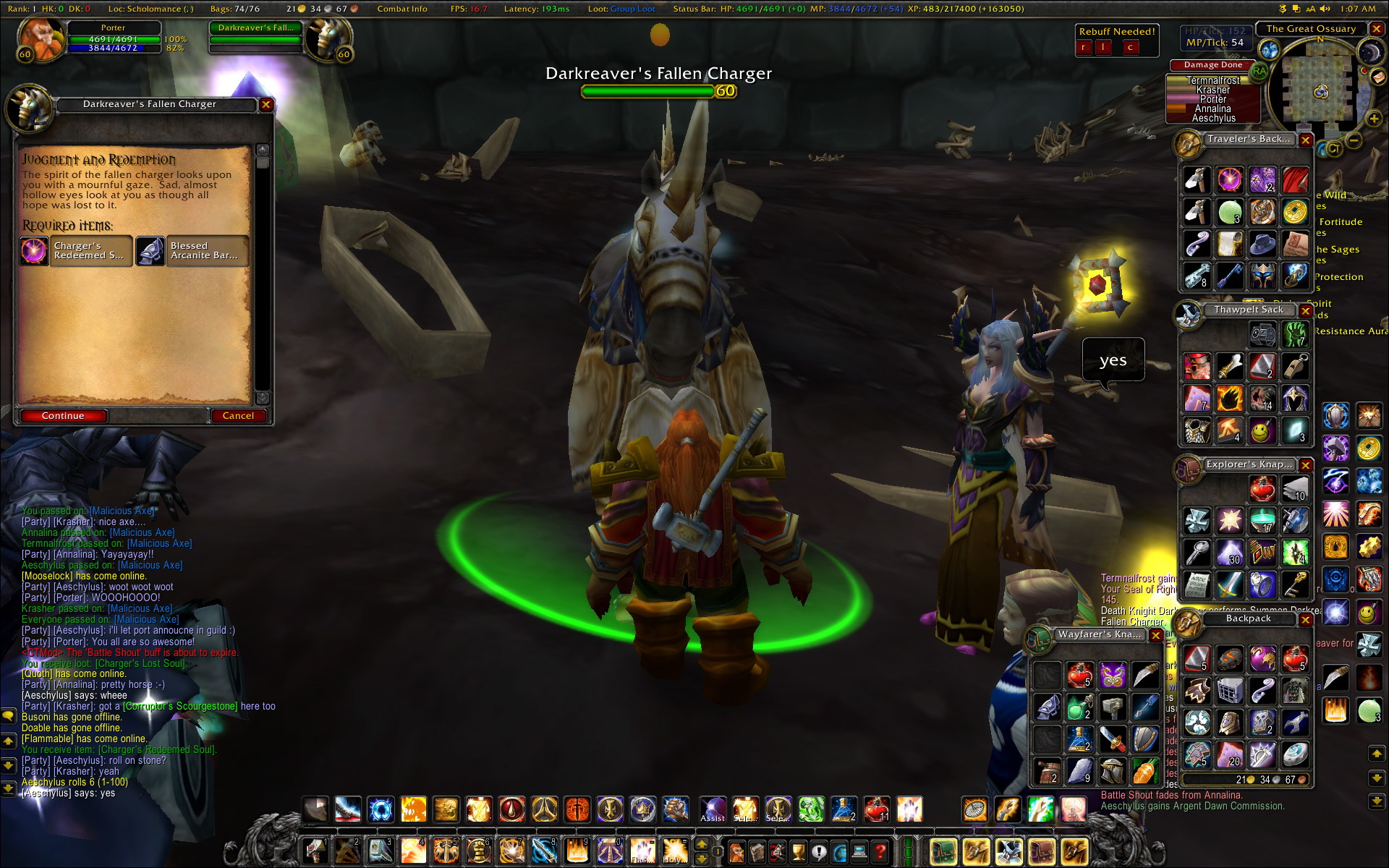Open help via the red question mark micro menu icon
Screen dimensions: 1389x868
(x=880, y=851)
